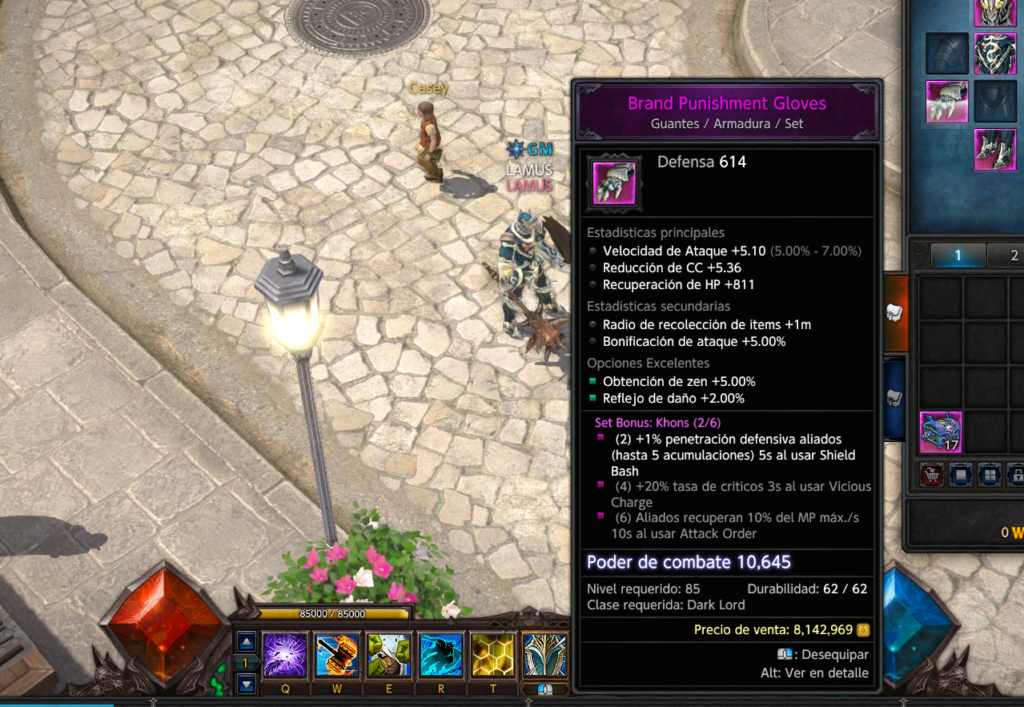Trigger the green-fisted warrior skill on E
The width and height of the screenshot is (1024, 707).
(389, 655)
